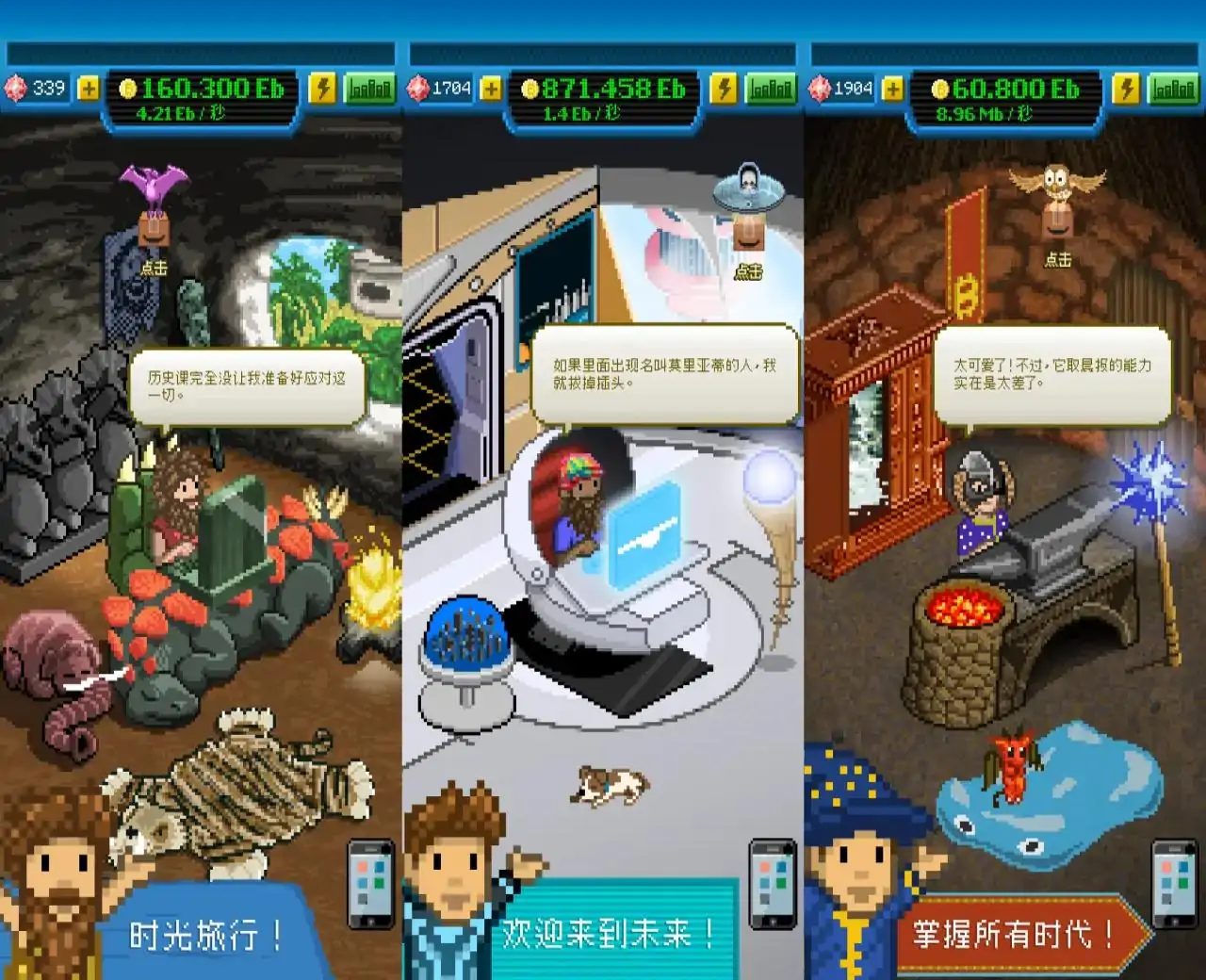Tap the pink gem icon next to 339
The width and height of the screenshot is (1206, 980).
[x=15, y=89]
